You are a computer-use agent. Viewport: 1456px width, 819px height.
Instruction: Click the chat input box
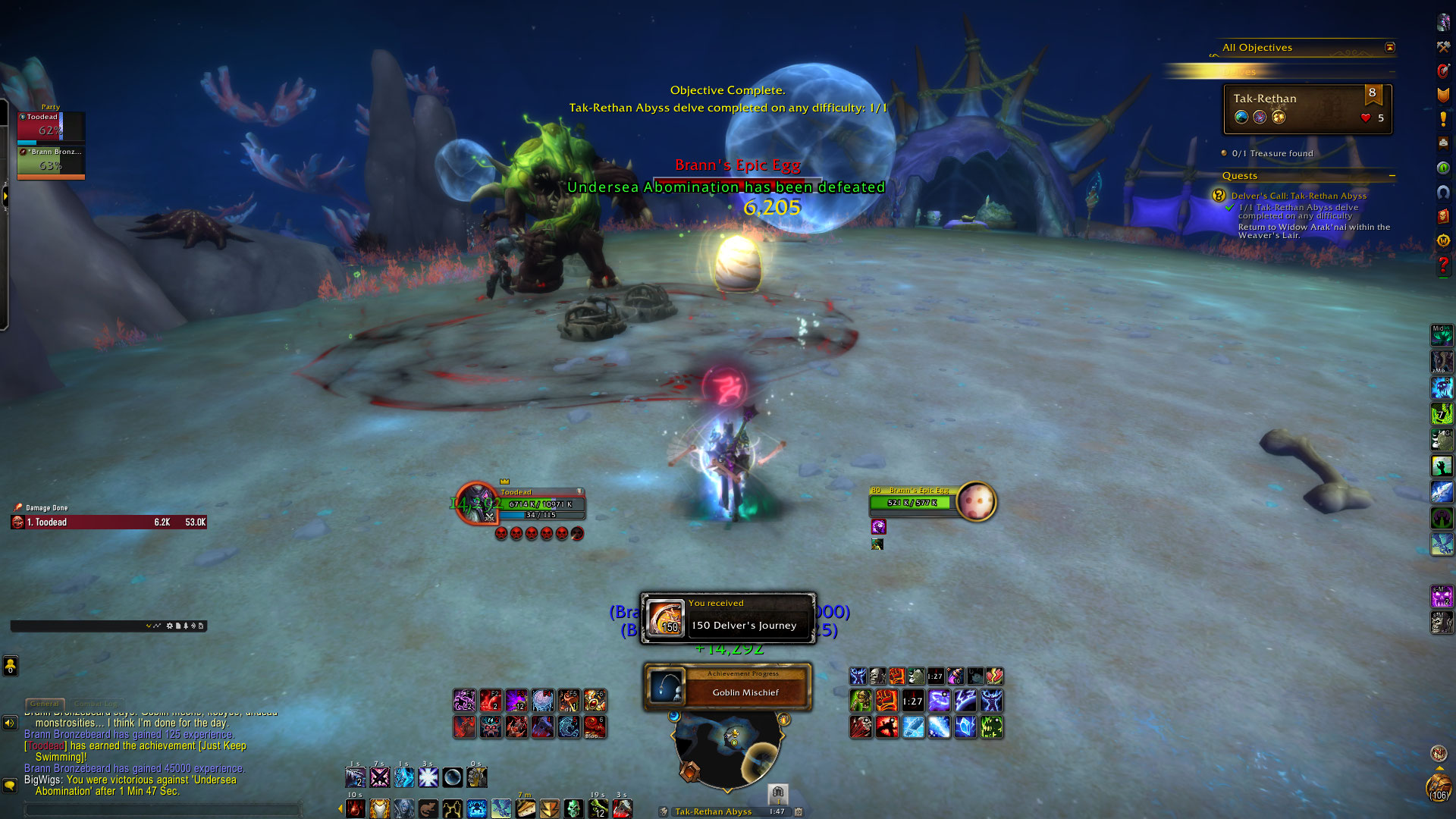(x=163, y=809)
